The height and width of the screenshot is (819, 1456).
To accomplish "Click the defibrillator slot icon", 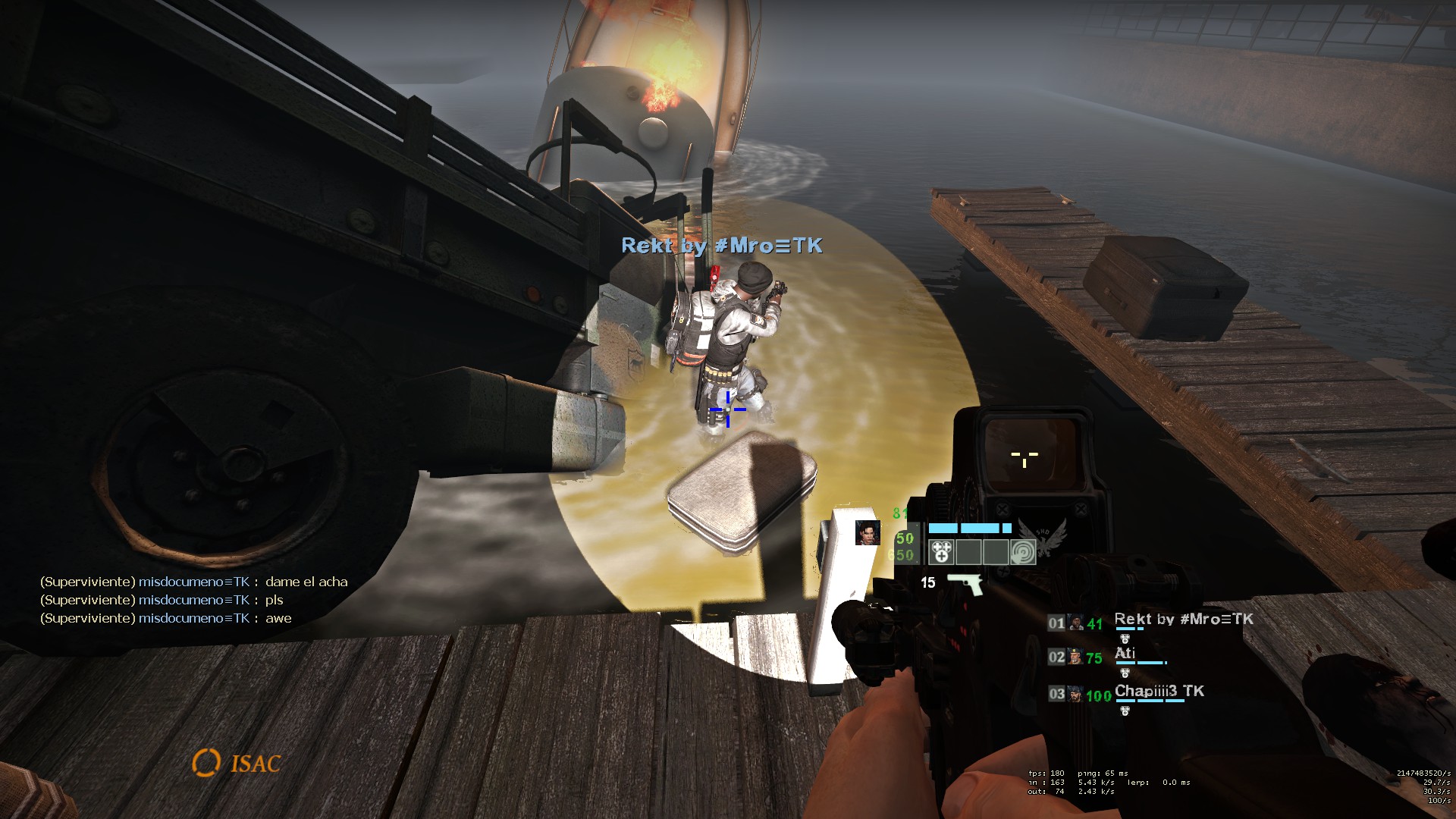I will pos(1023,554).
